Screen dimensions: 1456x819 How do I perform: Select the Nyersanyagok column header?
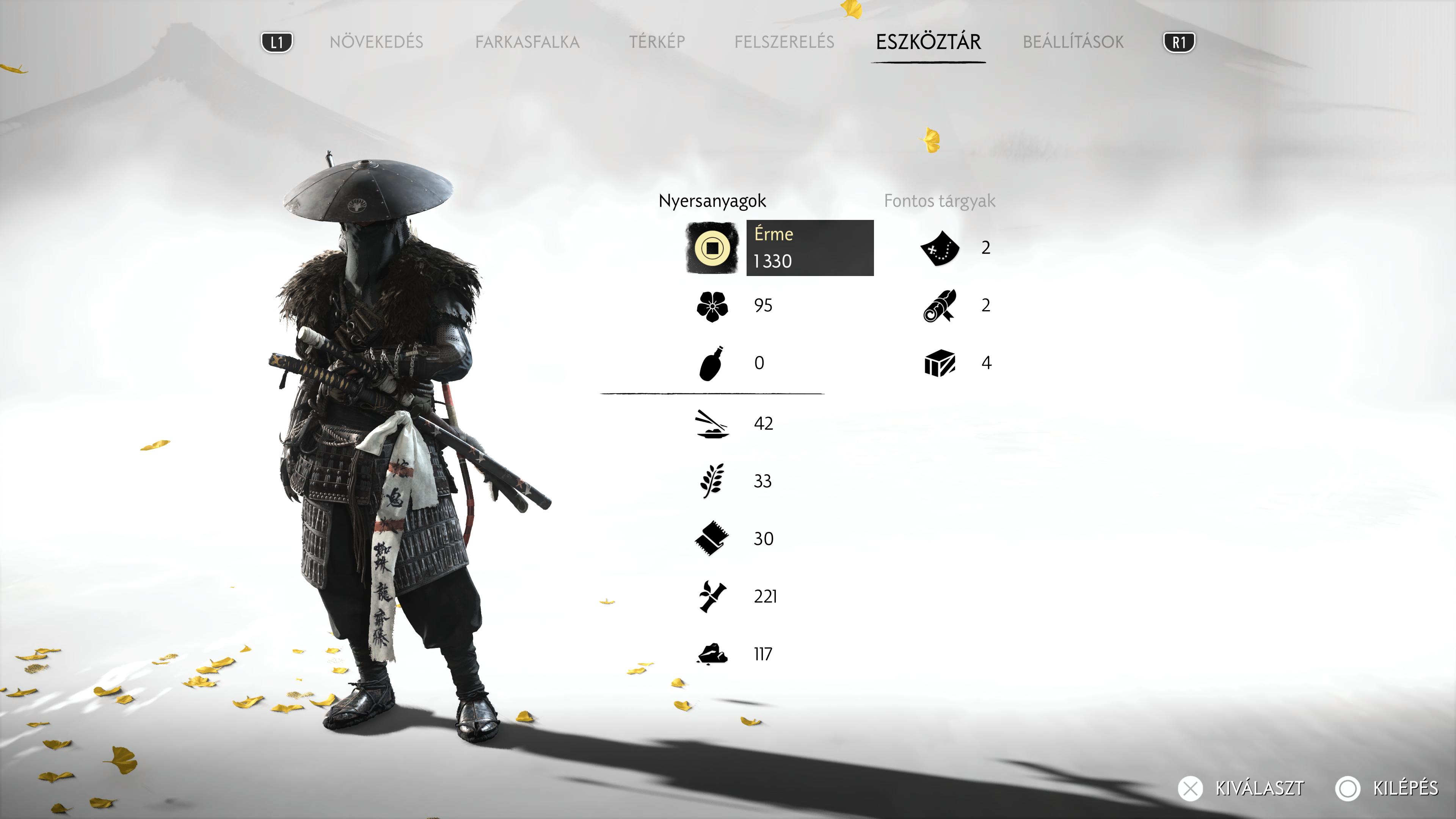[712, 201]
